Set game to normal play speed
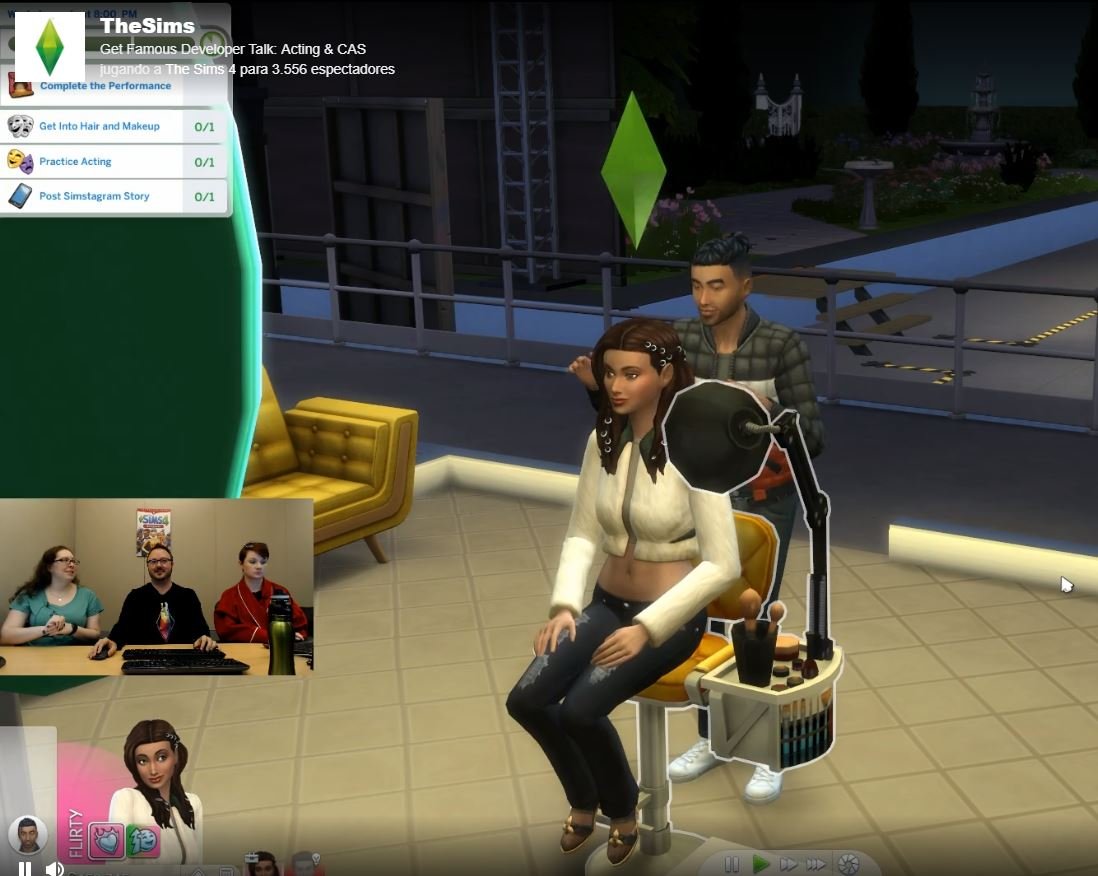 [x=761, y=864]
